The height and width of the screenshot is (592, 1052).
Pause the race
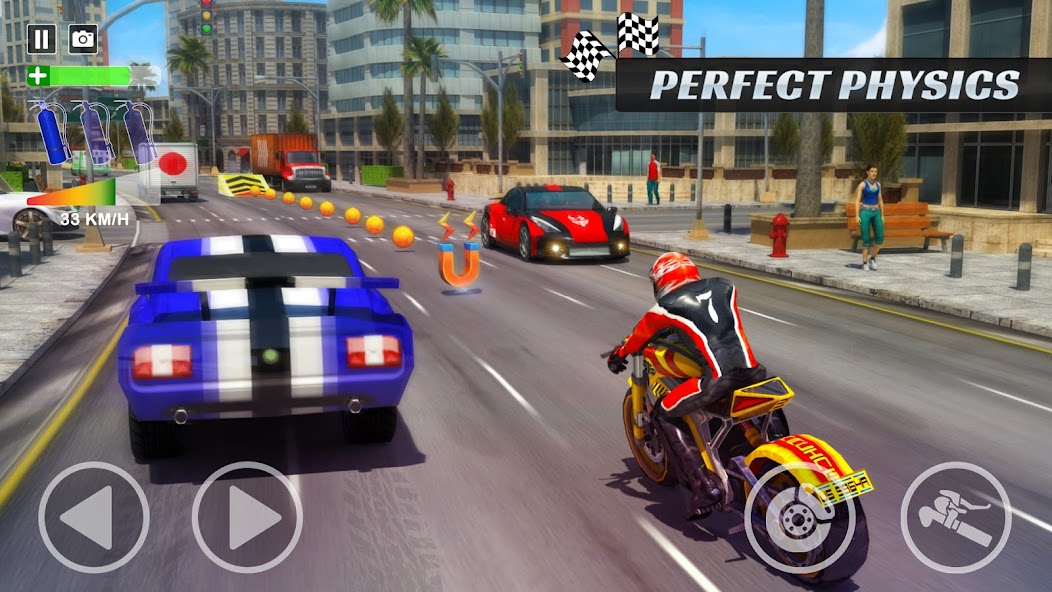[x=41, y=39]
